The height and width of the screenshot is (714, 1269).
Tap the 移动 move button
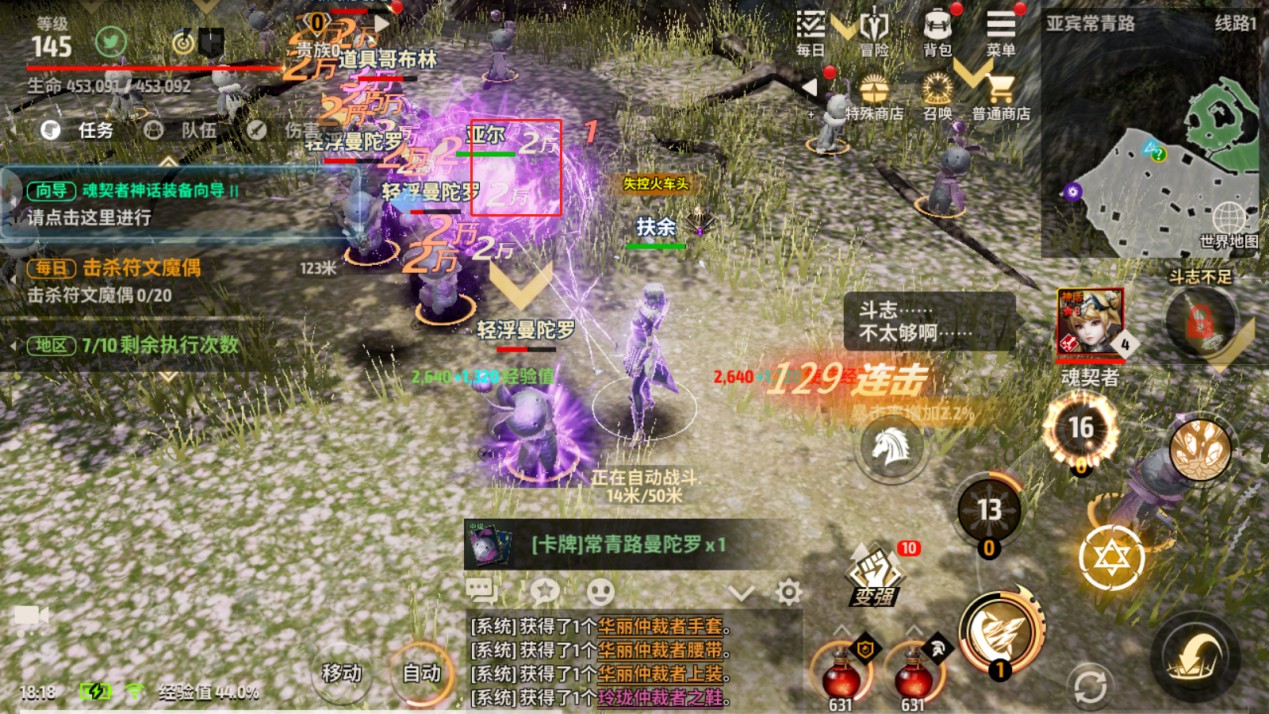[341, 673]
